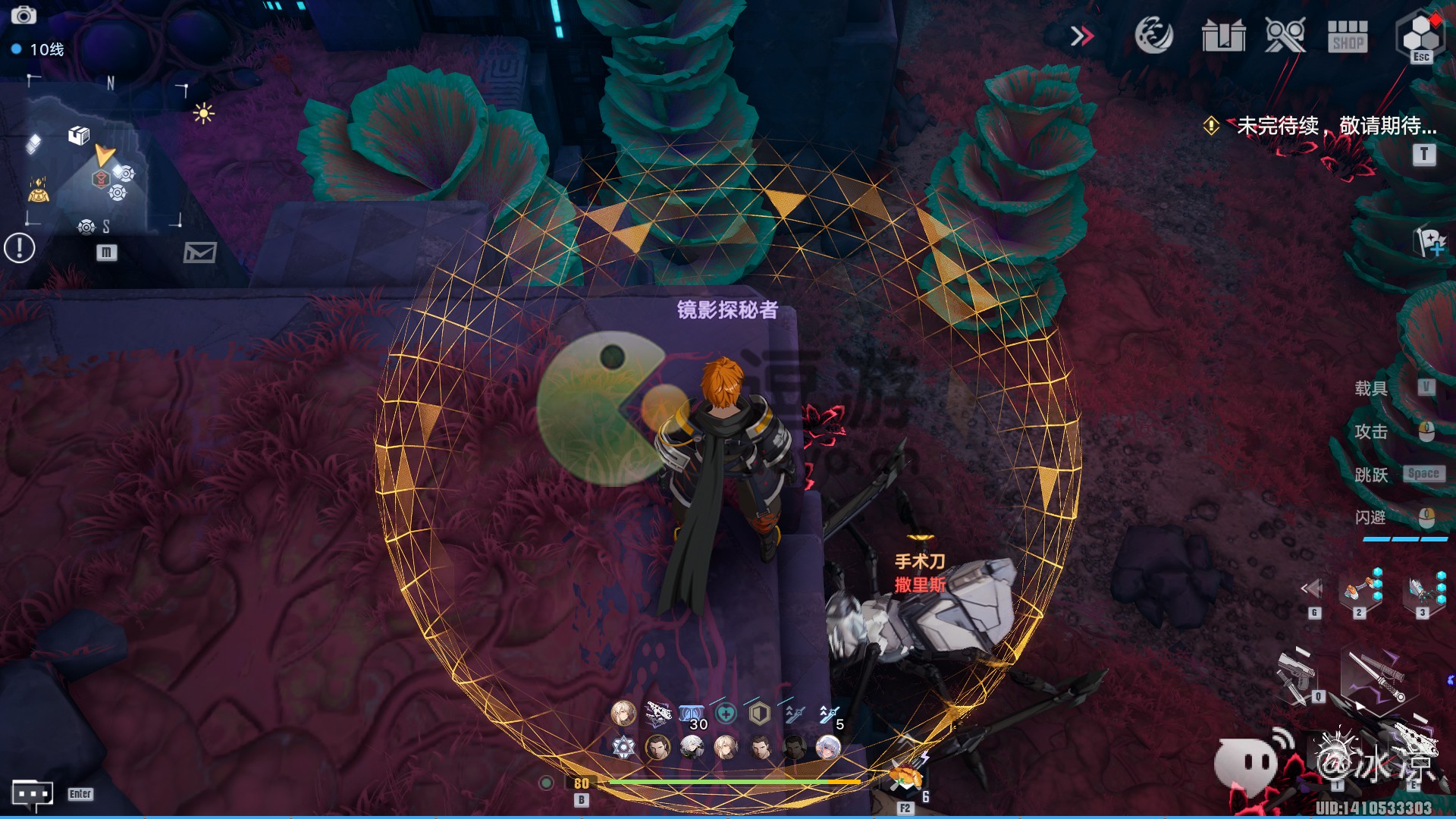Open the chat box speech bubble
This screenshot has width=1456, height=819.
tap(33, 794)
